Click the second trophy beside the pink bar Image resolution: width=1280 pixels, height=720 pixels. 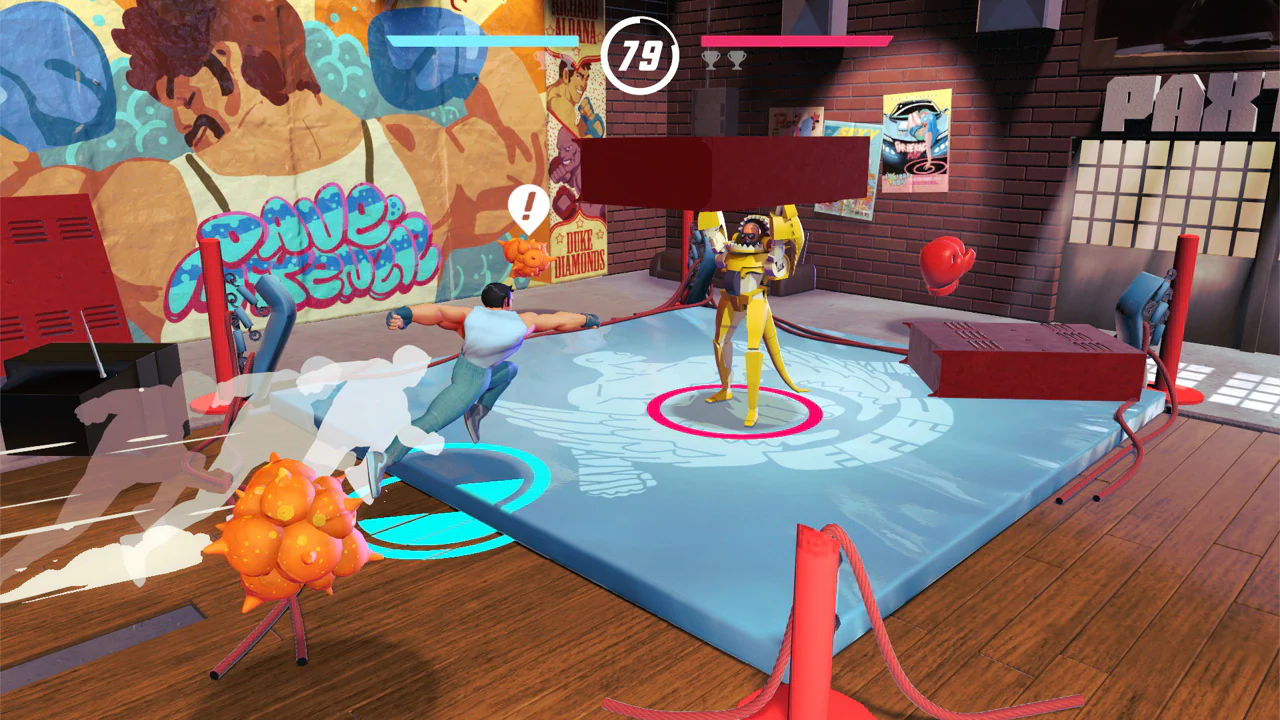click(736, 59)
